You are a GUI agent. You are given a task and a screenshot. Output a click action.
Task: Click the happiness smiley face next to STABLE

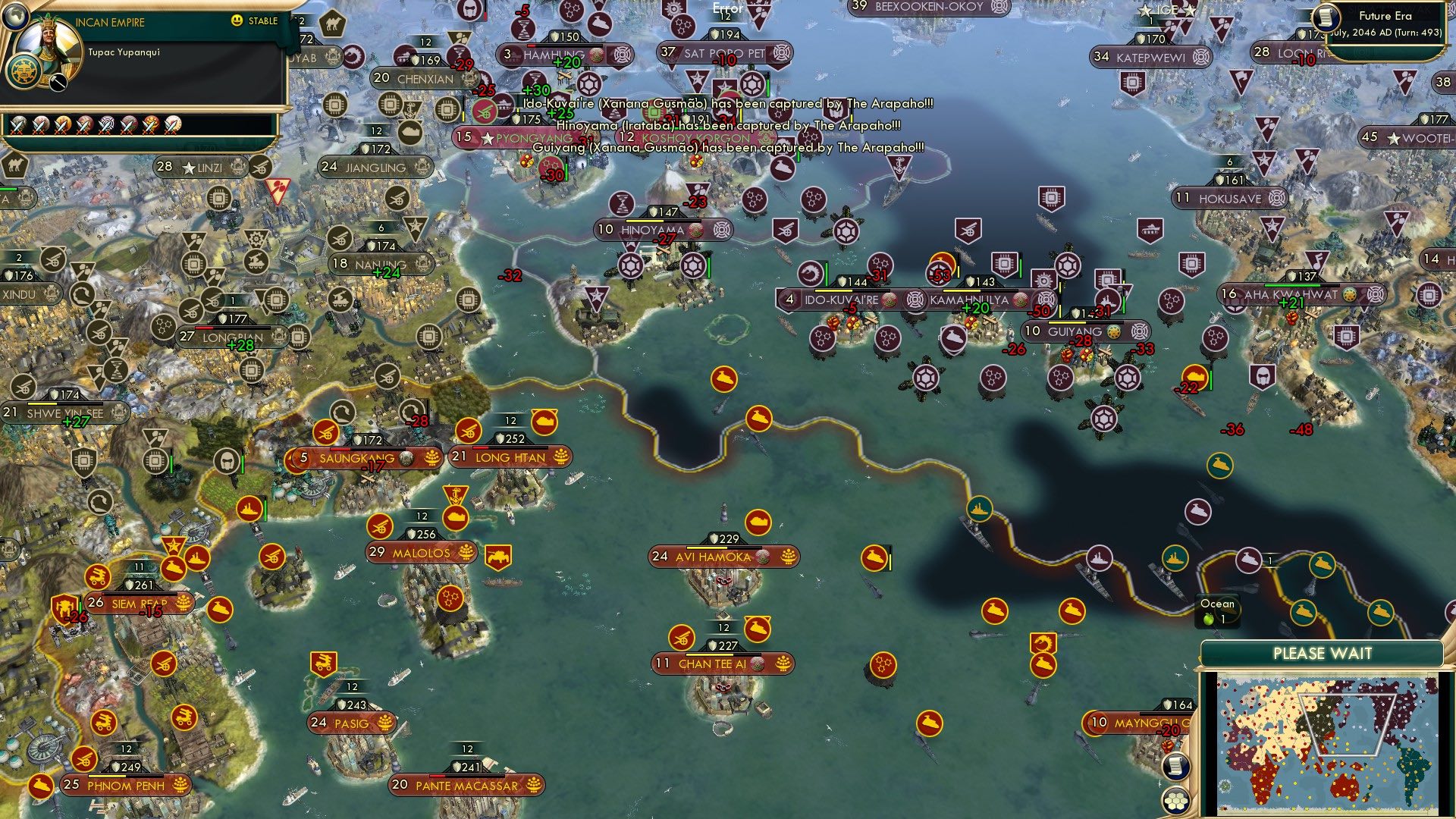click(x=237, y=20)
